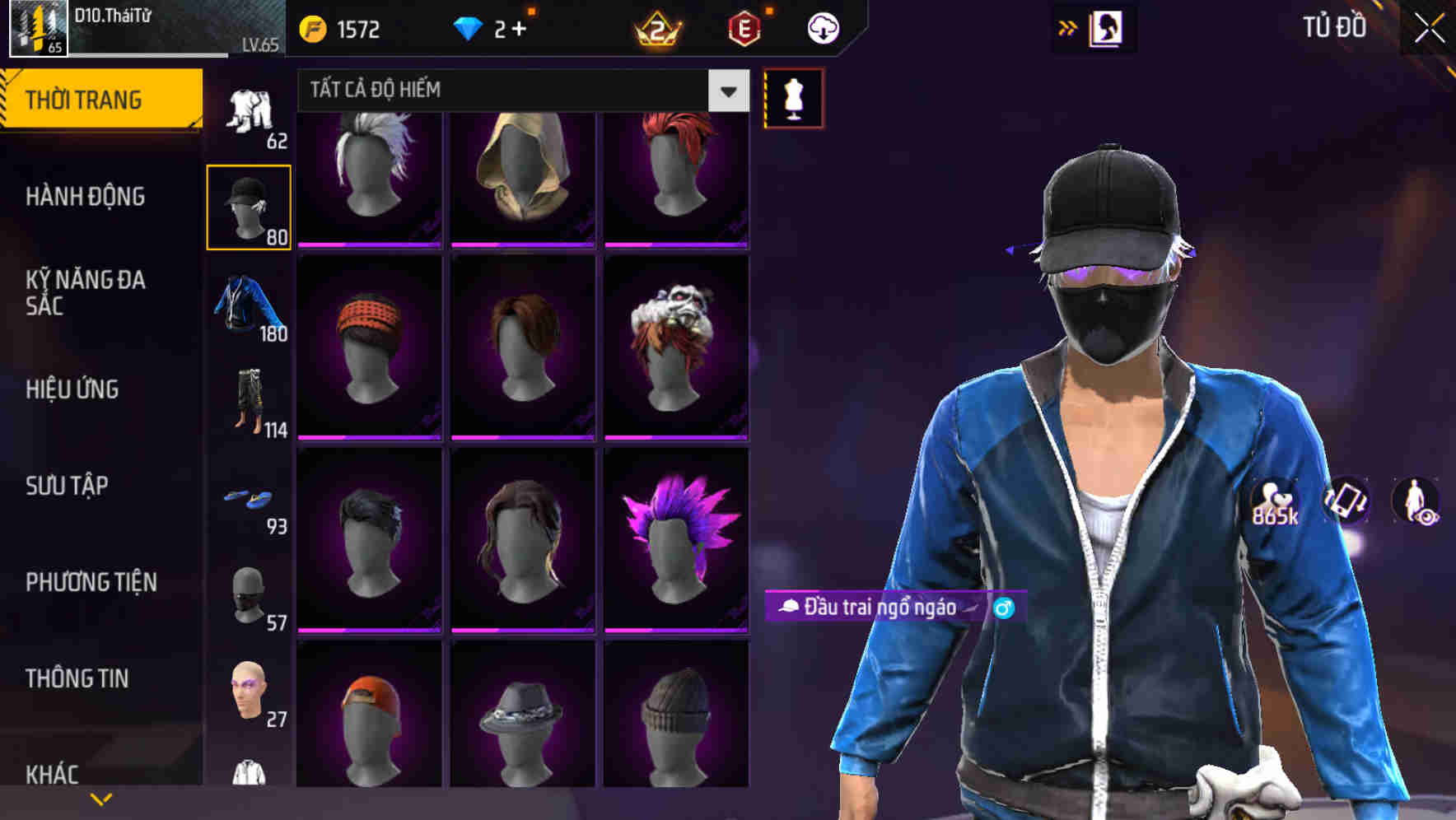Click the mannequin icon beside the rarity filter

pos(793,98)
